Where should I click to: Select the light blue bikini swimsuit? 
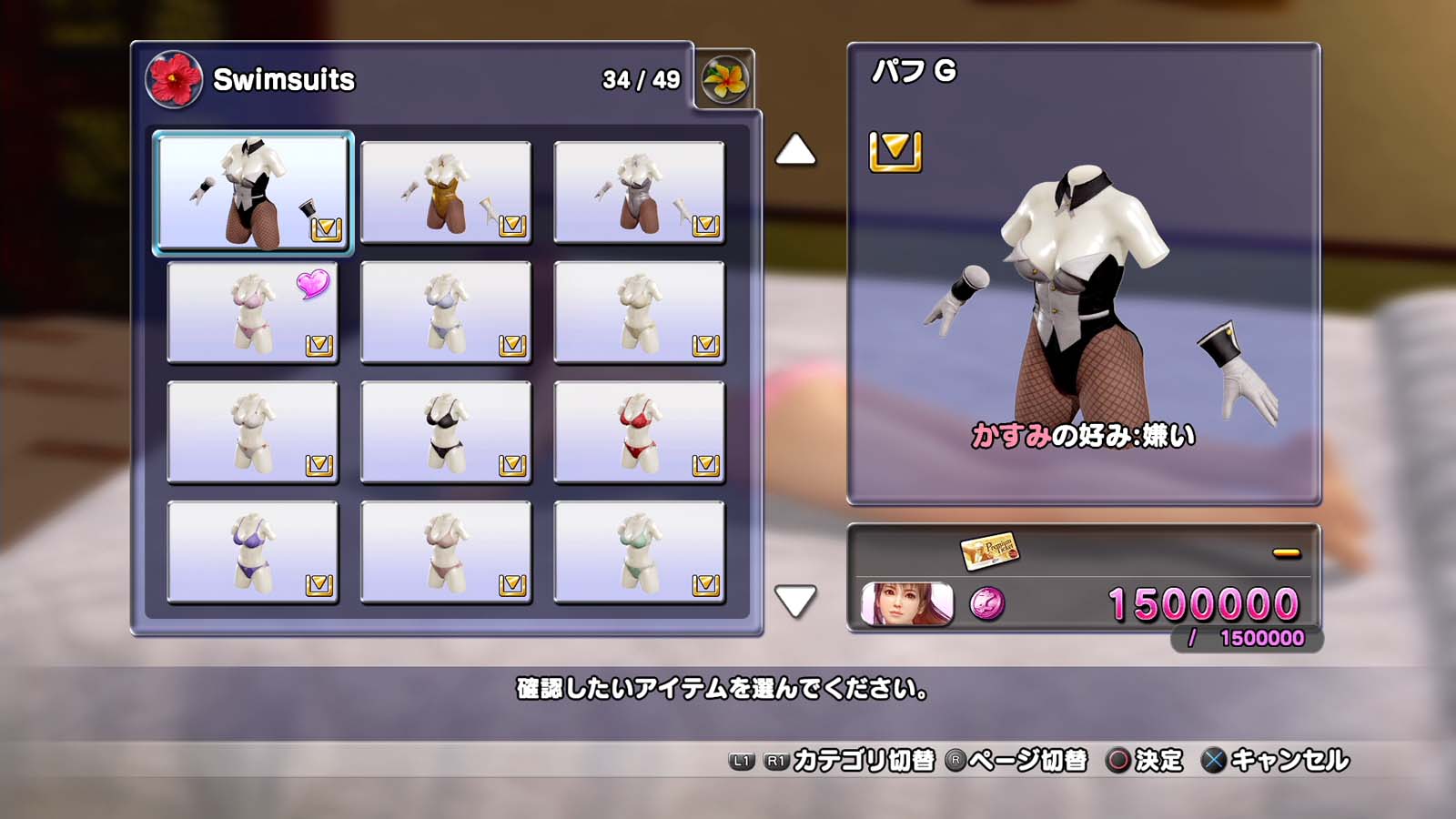point(446,312)
